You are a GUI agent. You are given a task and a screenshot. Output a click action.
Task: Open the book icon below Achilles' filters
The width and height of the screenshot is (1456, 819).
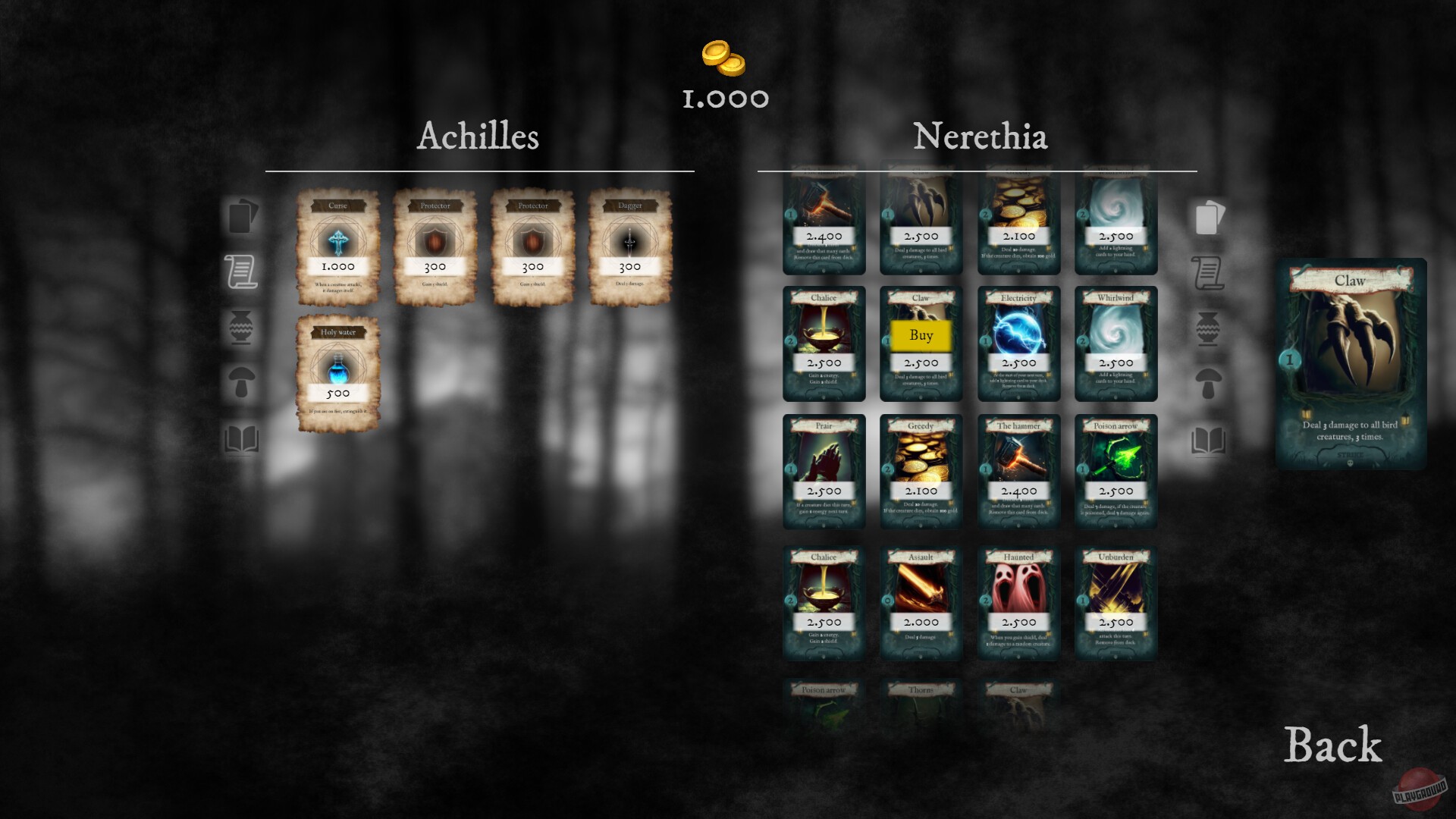(x=241, y=438)
